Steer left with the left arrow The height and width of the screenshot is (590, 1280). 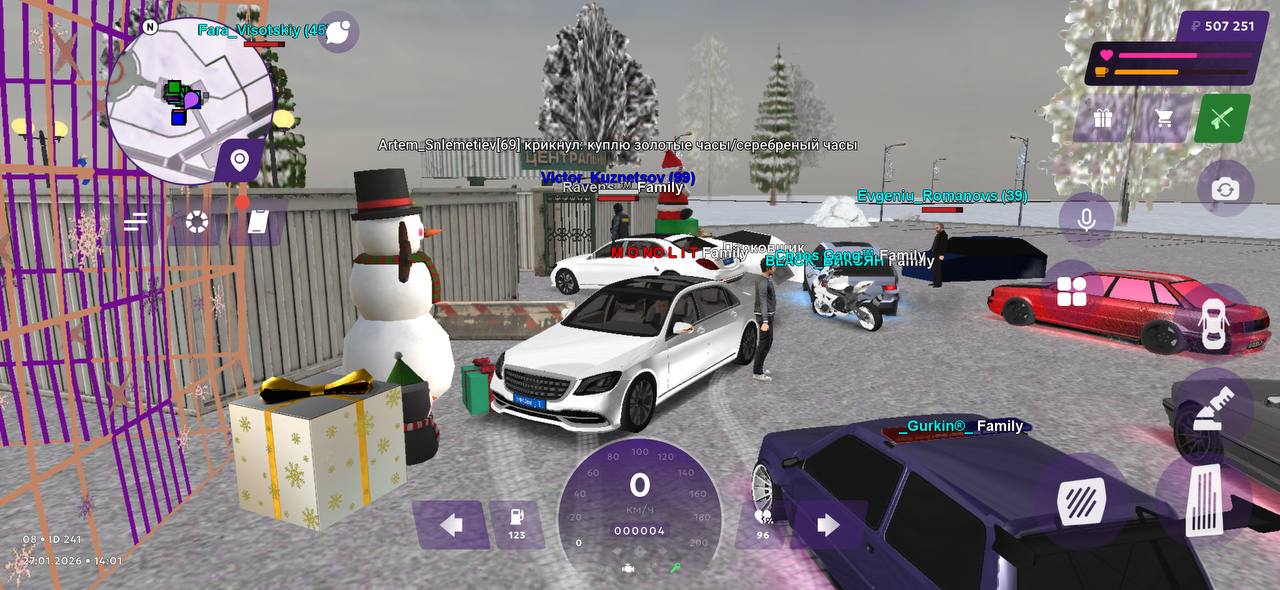pos(451,525)
